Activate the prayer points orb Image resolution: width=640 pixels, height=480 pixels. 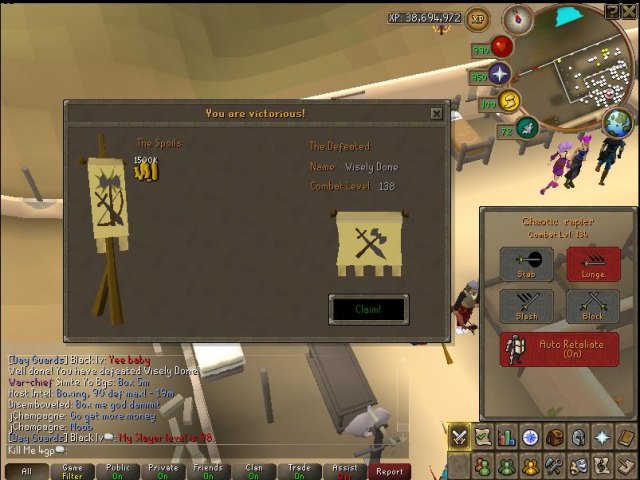[498, 74]
